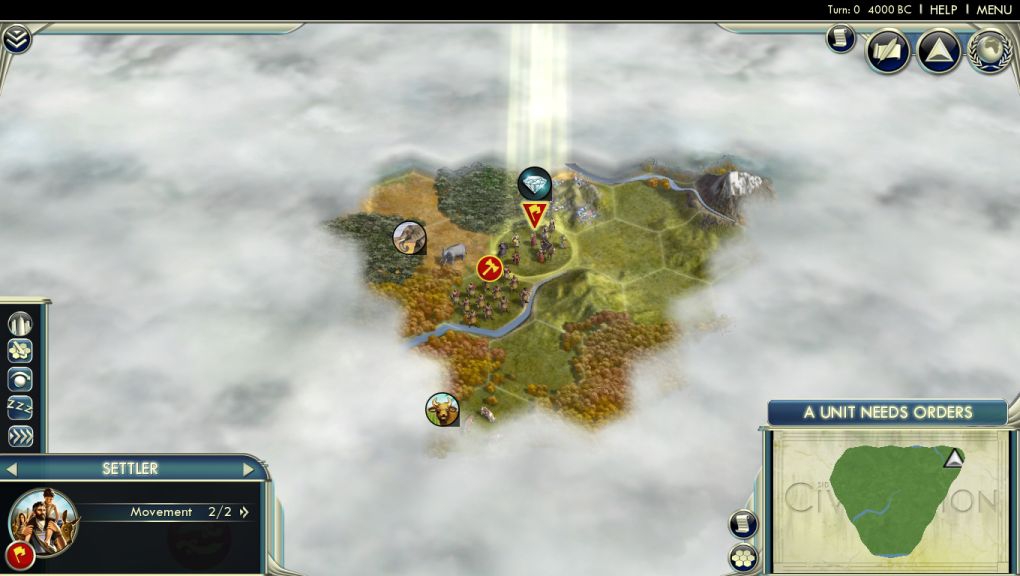Open the MENU at the top bar
The width and height of the screenshot is (1020, 576).
[994, 9]
